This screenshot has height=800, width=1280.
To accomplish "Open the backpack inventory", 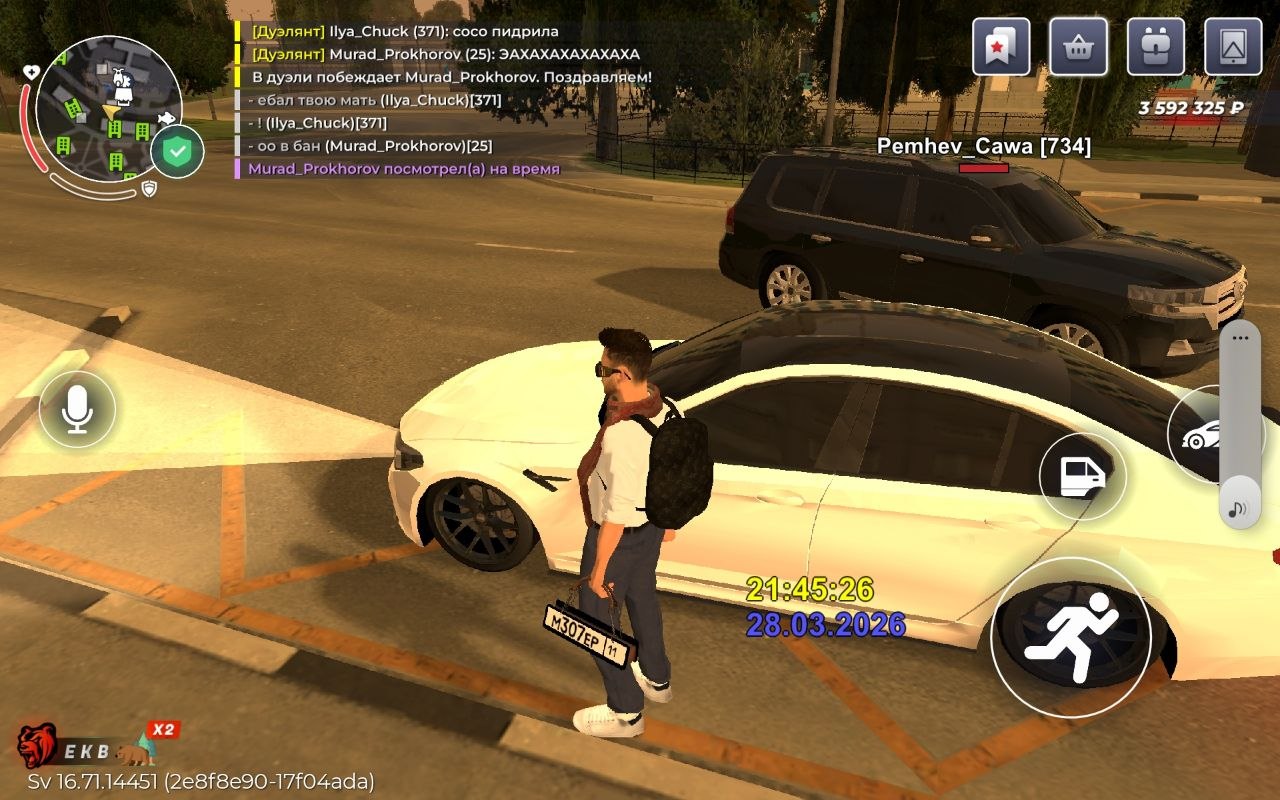I will tap(1156, 47).
